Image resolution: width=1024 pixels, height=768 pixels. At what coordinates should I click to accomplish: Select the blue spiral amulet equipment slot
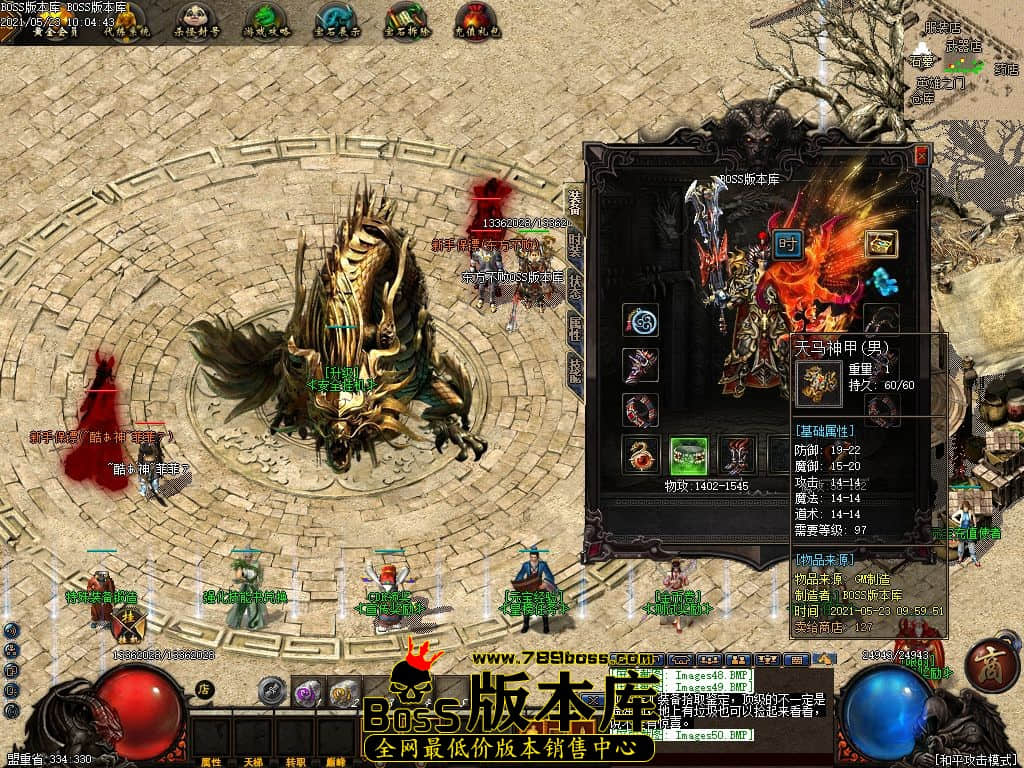pyautogui.click(x=640, y=321)
